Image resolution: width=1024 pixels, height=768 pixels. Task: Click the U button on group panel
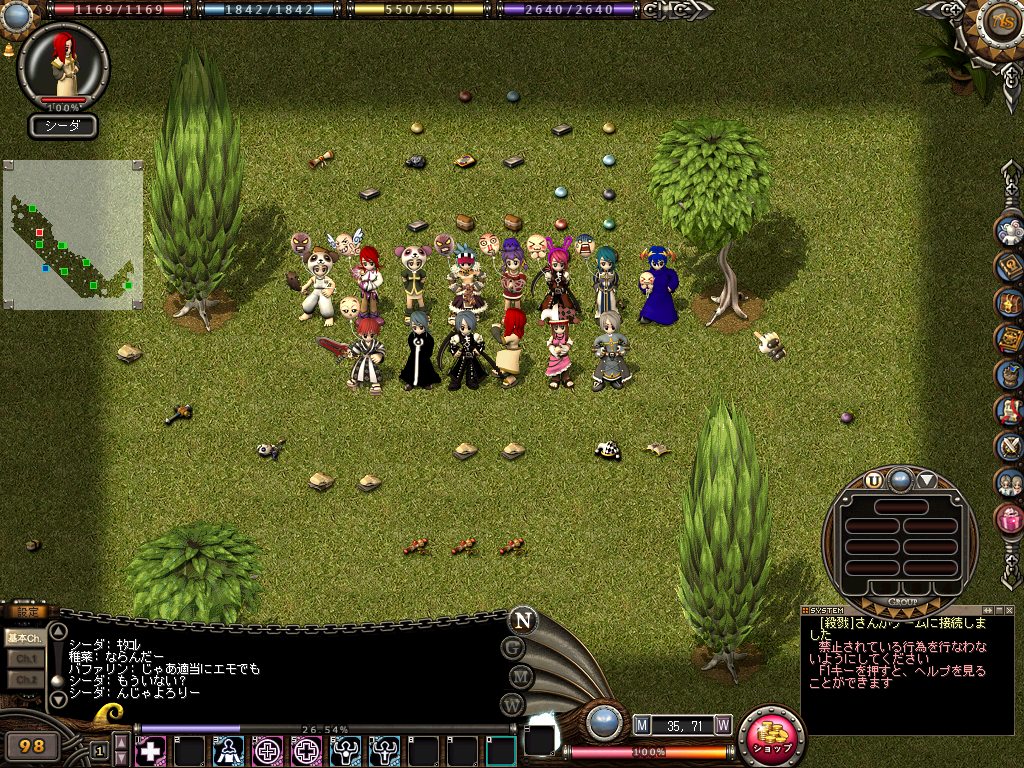[x=874, y=480]
